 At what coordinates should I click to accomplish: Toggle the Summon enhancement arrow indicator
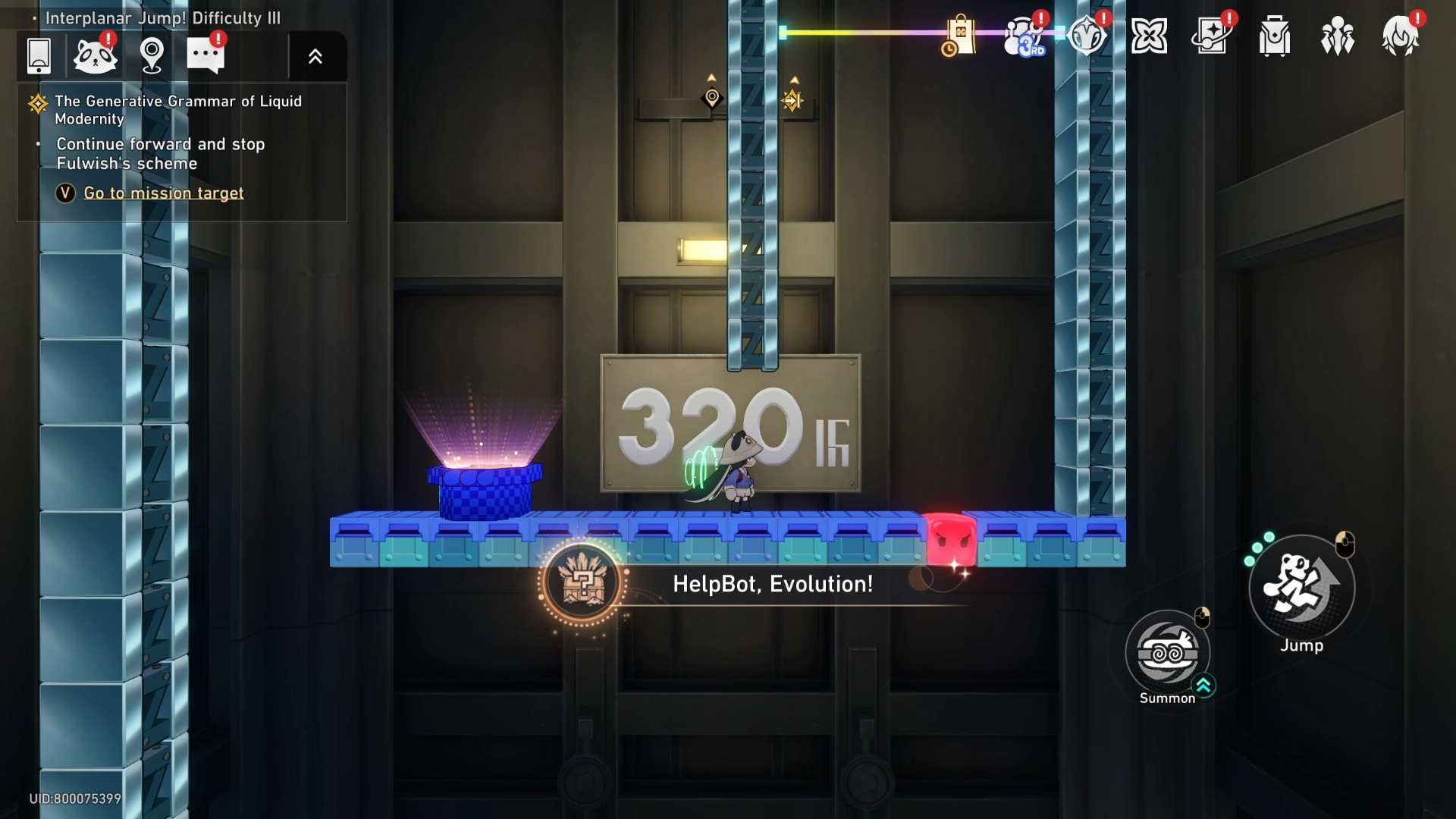1204,686
